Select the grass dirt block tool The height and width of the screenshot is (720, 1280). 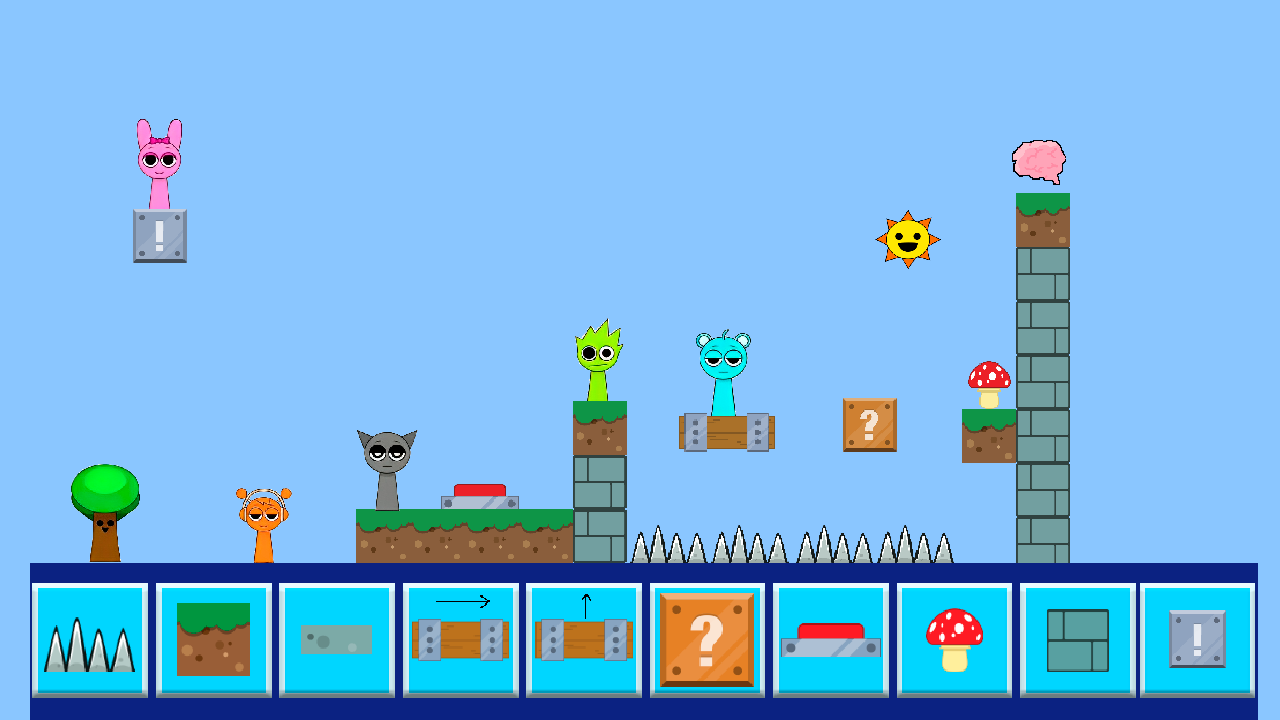point(213,640)
